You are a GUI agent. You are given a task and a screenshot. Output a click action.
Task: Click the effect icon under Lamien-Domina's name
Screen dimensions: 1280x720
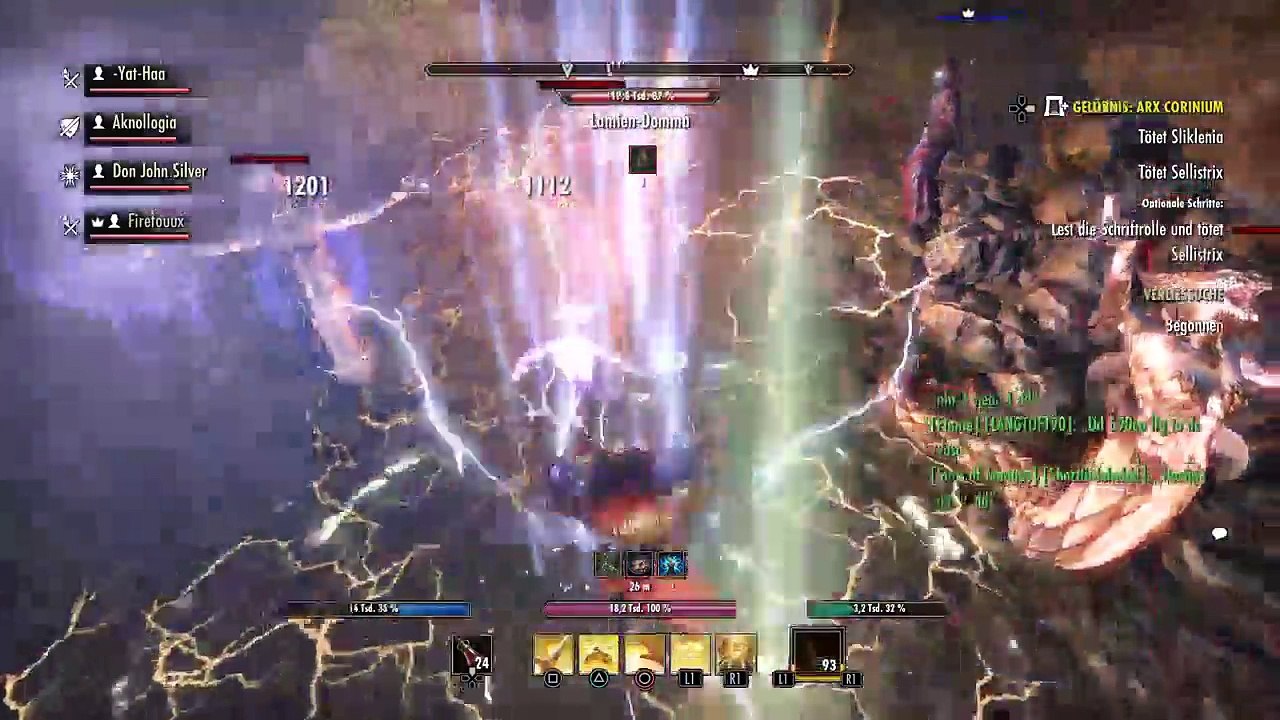tap(642, 159)
